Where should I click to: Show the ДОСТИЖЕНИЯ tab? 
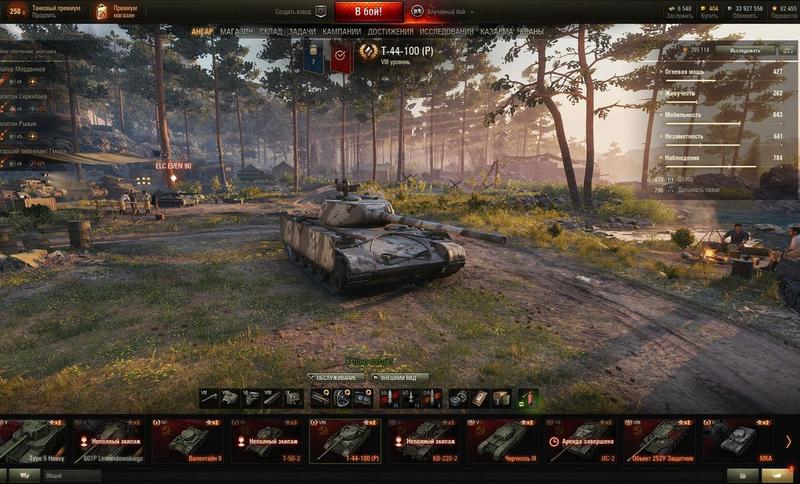390,32
